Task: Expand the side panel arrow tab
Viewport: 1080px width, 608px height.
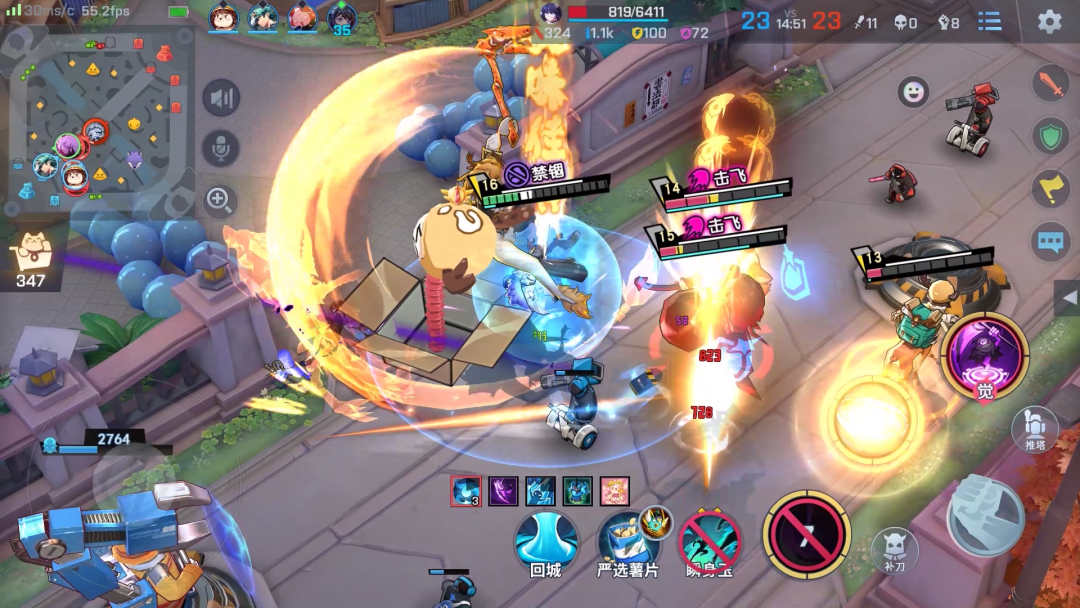Action: (x=1066, y=298)
